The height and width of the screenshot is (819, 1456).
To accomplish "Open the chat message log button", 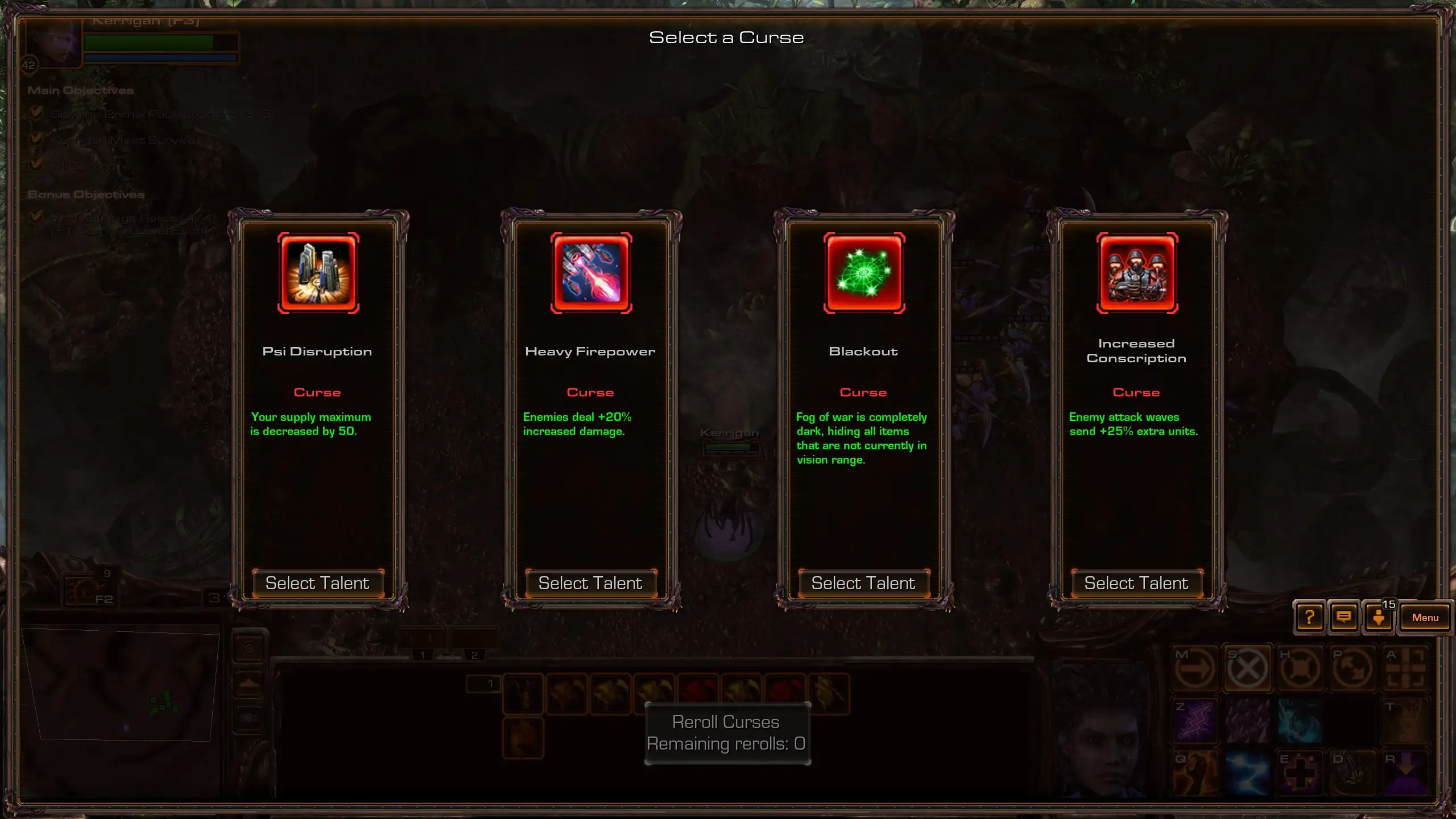I will click(x=1344, y=618).
